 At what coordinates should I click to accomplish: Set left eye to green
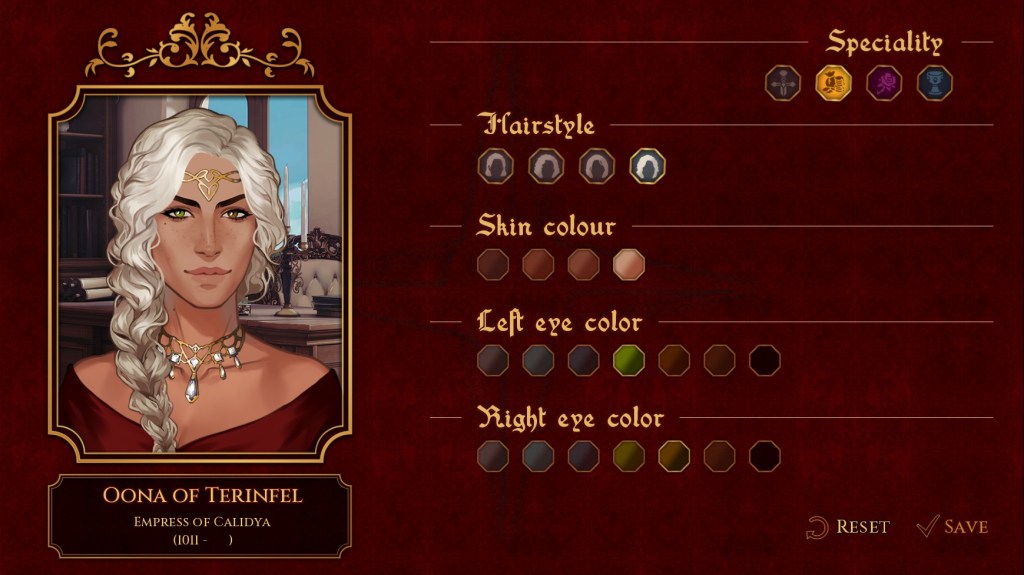click(x=629, y=360)
